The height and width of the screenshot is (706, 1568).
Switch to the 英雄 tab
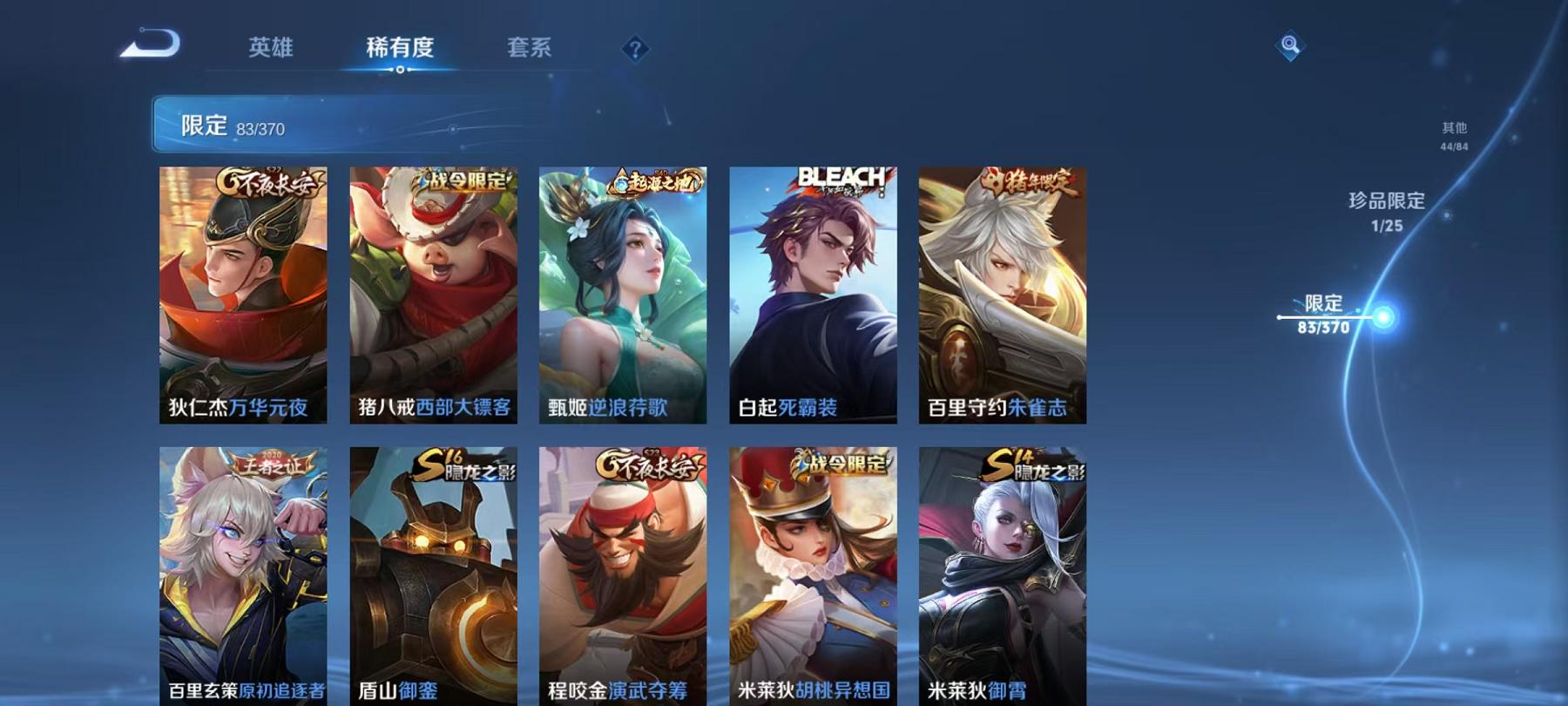270,50
